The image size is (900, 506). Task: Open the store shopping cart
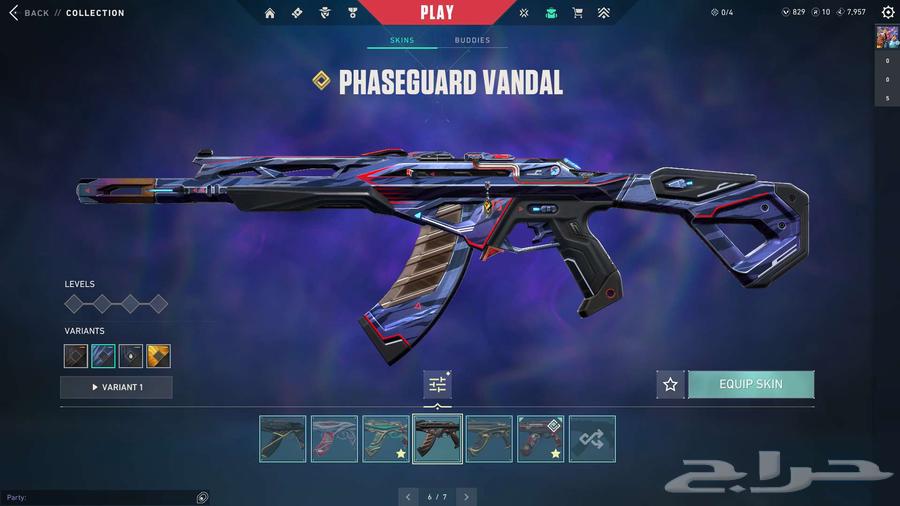coord(577,13)
